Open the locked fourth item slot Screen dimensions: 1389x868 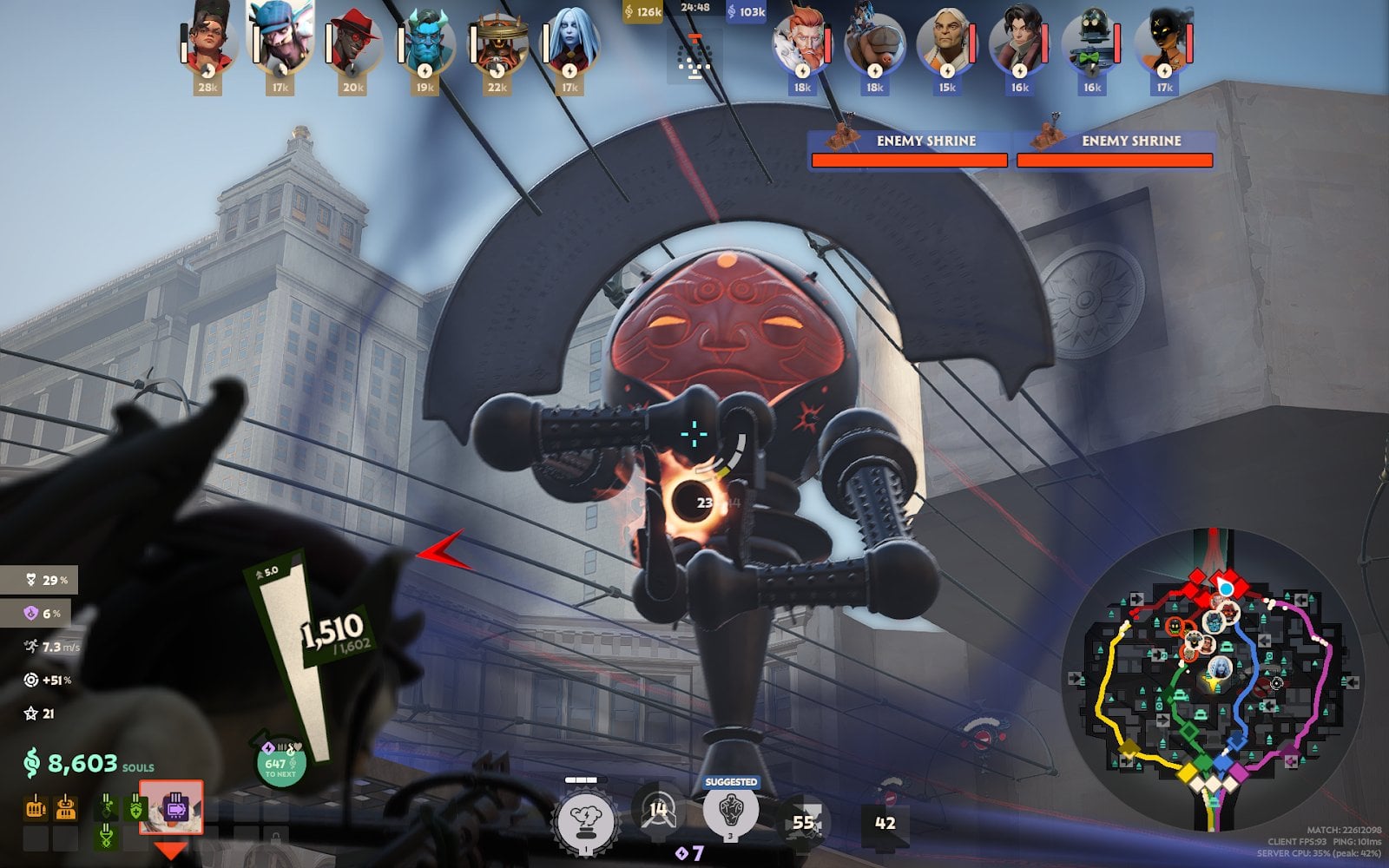(66, 838)
